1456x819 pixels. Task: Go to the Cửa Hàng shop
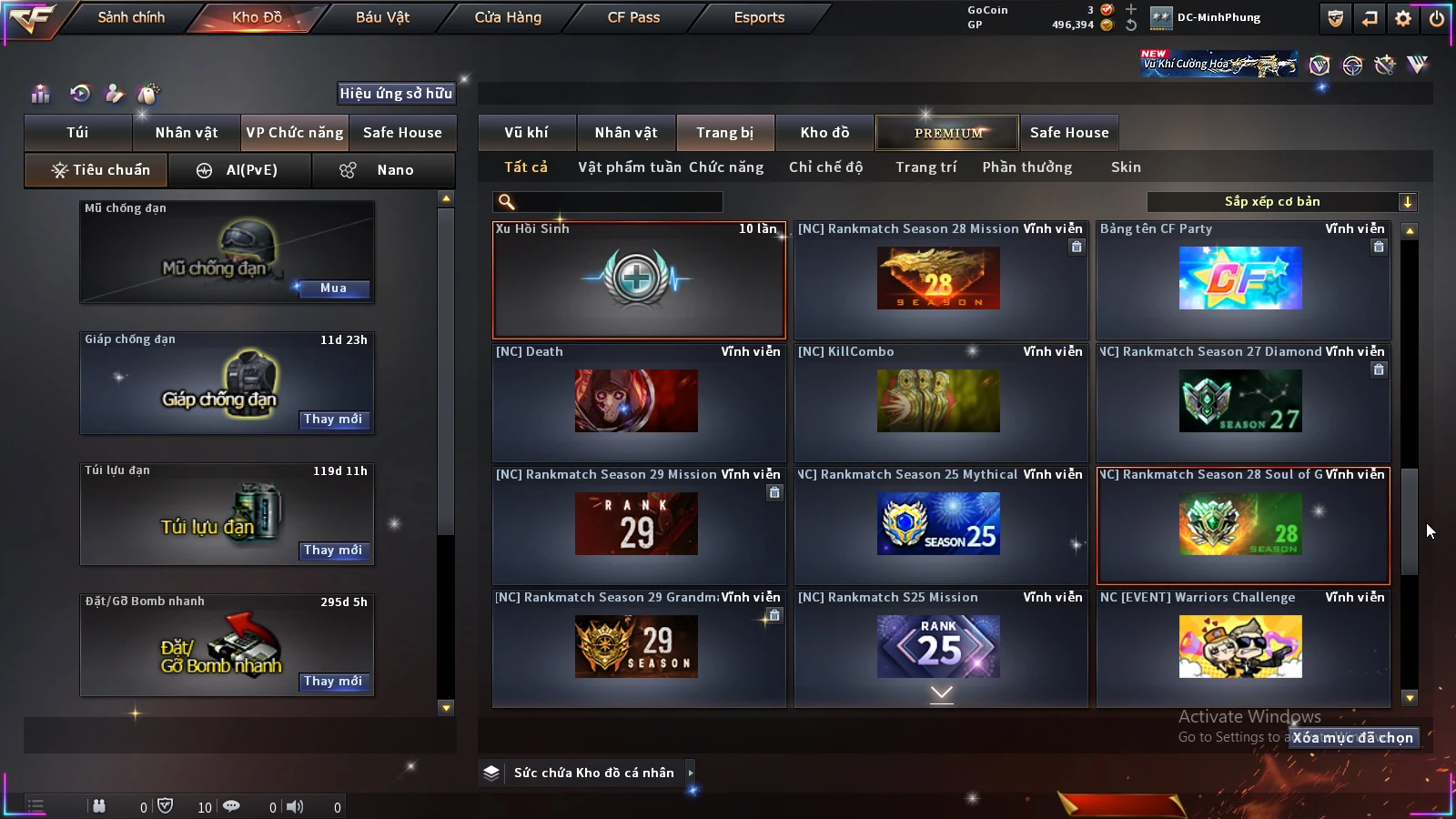click(508, 17)
